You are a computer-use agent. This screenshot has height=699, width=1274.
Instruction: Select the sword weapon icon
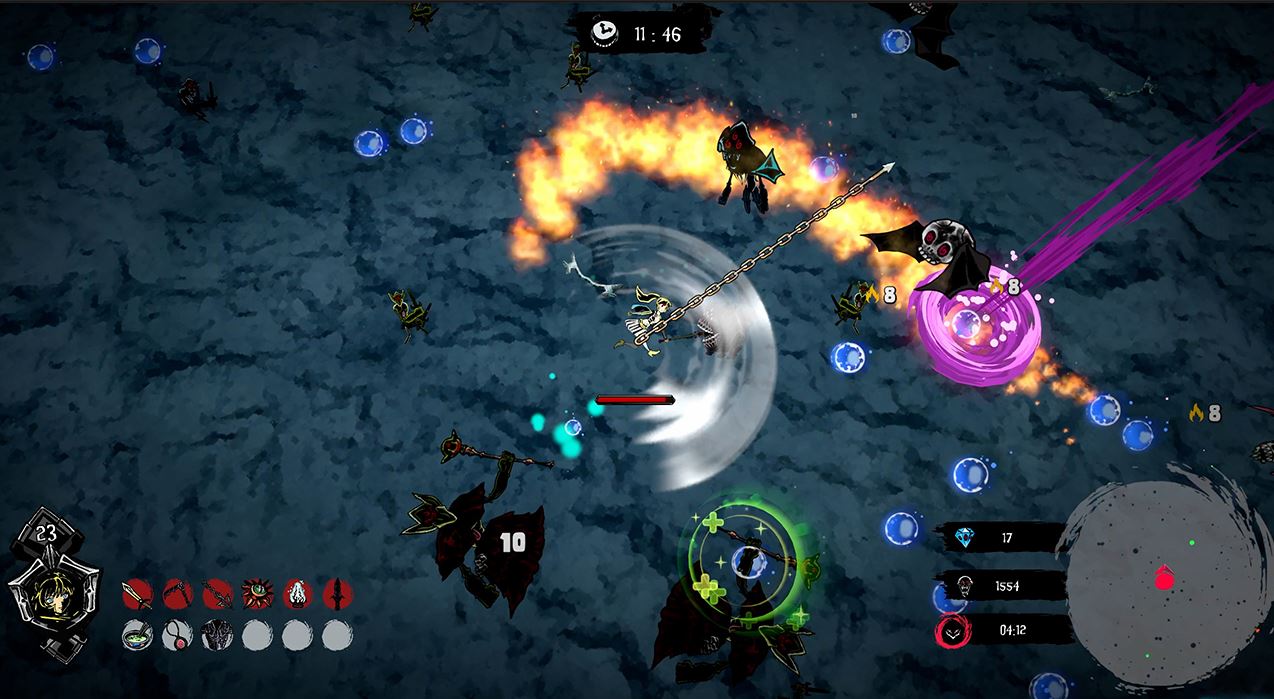pos(138,594)
